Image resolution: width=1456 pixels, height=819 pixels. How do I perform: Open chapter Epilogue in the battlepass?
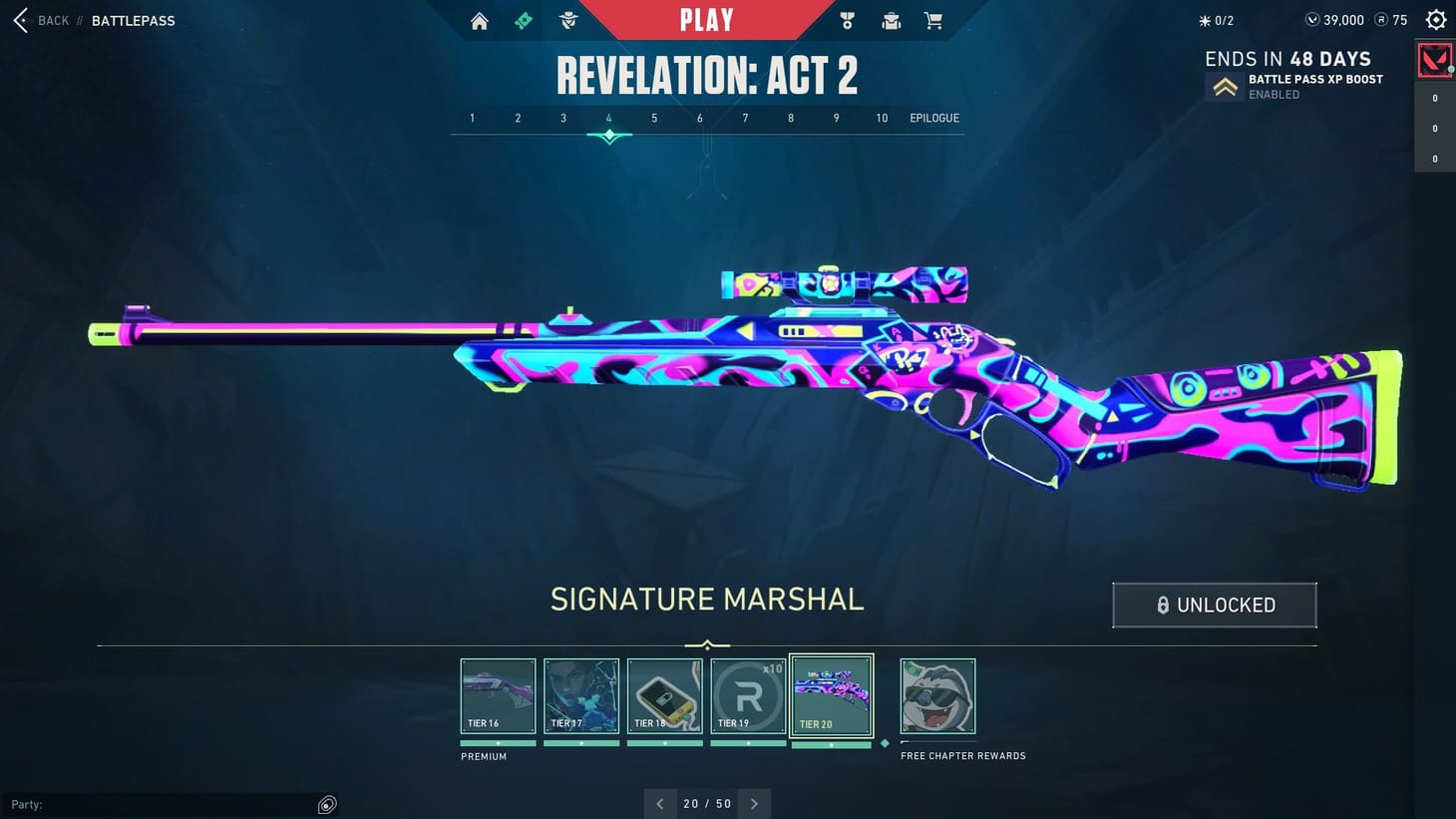(x=933, y=118)
